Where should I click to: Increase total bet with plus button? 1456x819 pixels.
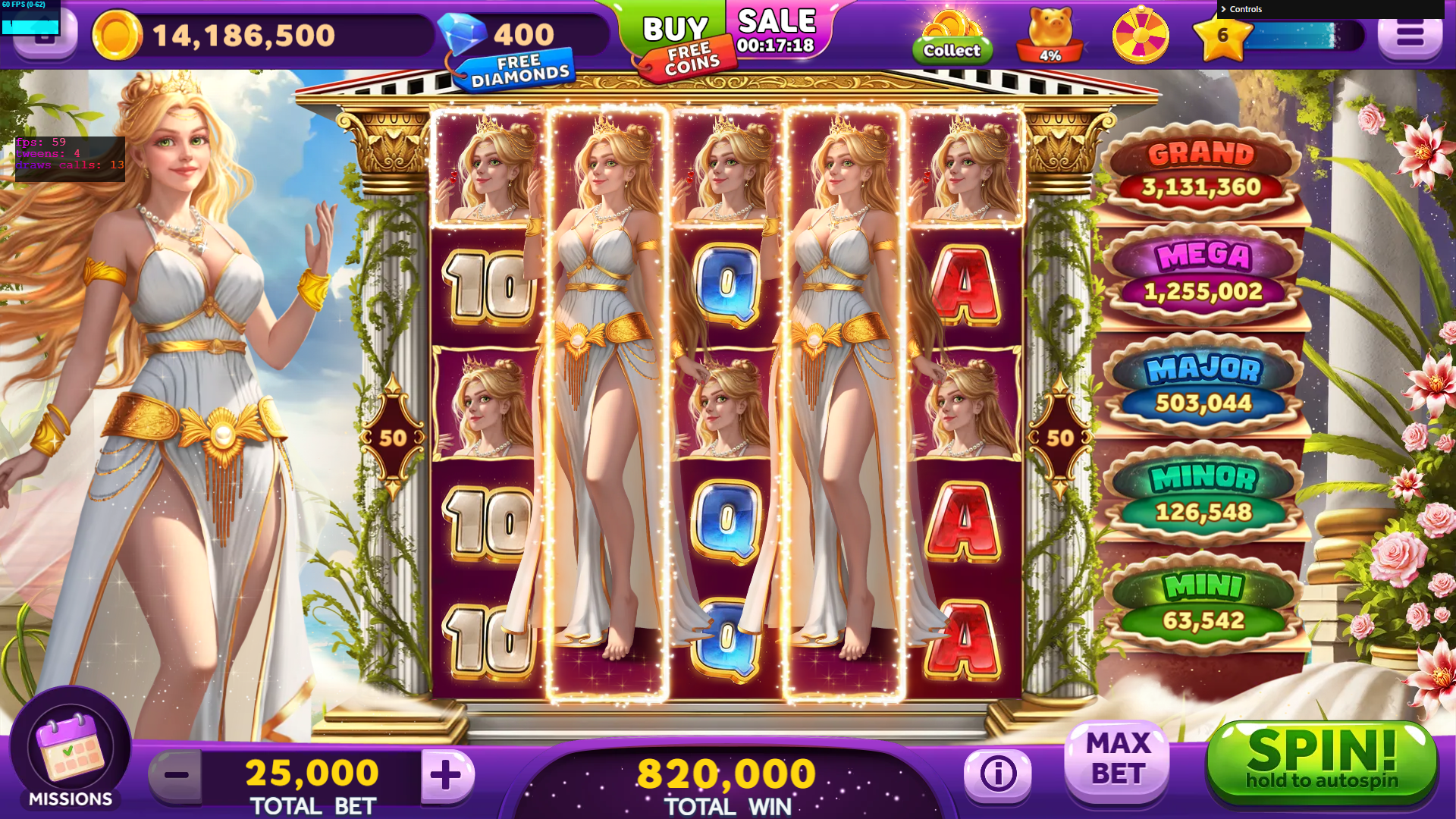pyautogui.click(x=446, y=774)
